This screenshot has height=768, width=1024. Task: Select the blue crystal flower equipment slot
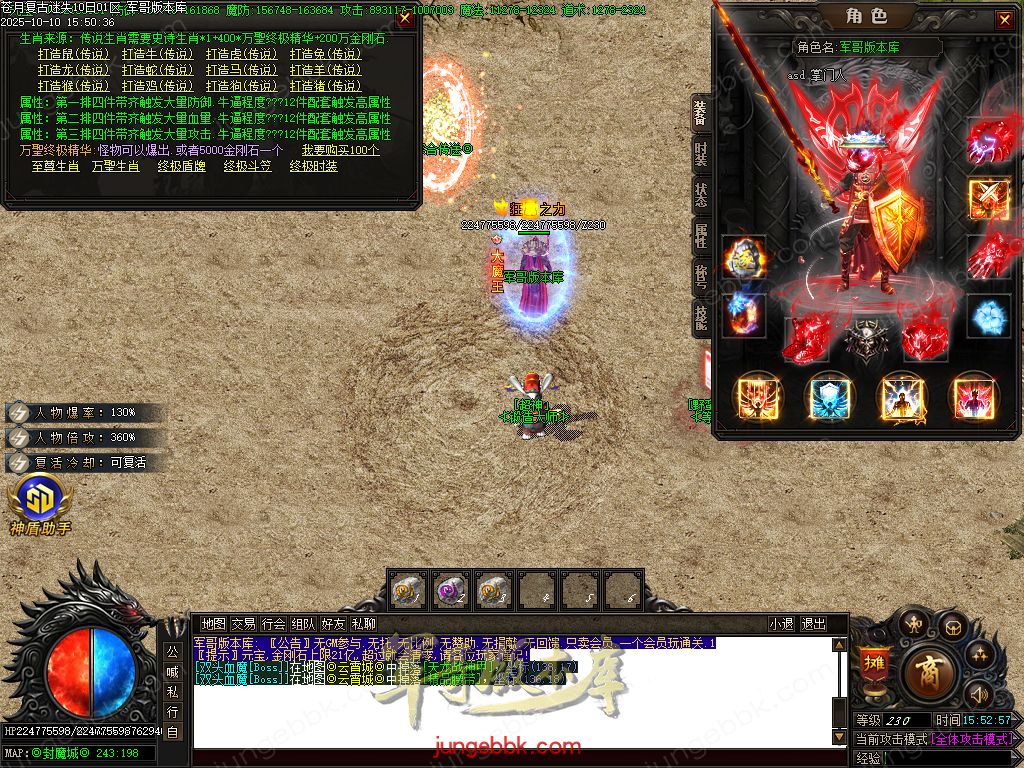coord(988,316)
